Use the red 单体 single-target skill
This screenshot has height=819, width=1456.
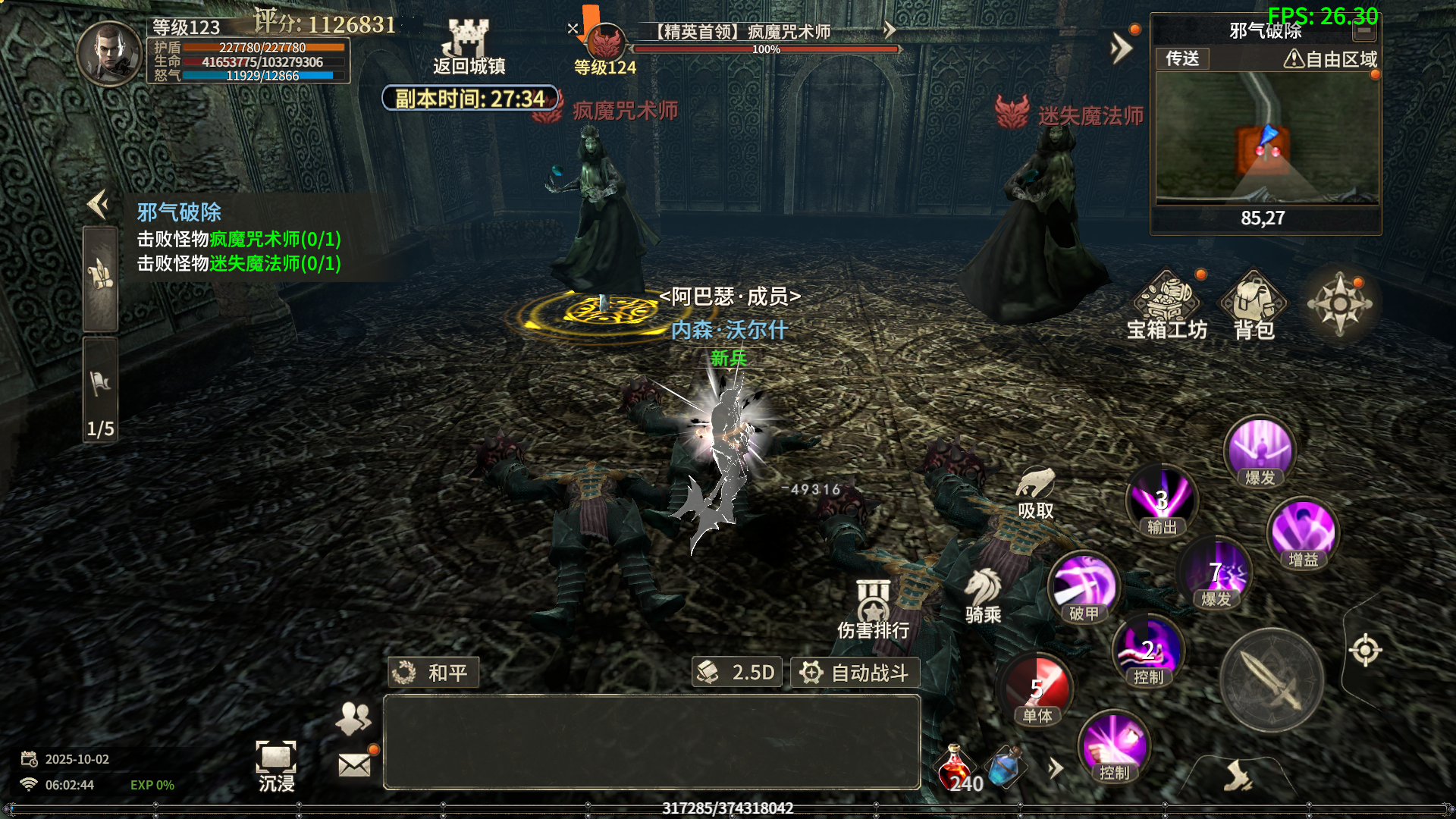pyautogui.click(x=1037, y=690)
